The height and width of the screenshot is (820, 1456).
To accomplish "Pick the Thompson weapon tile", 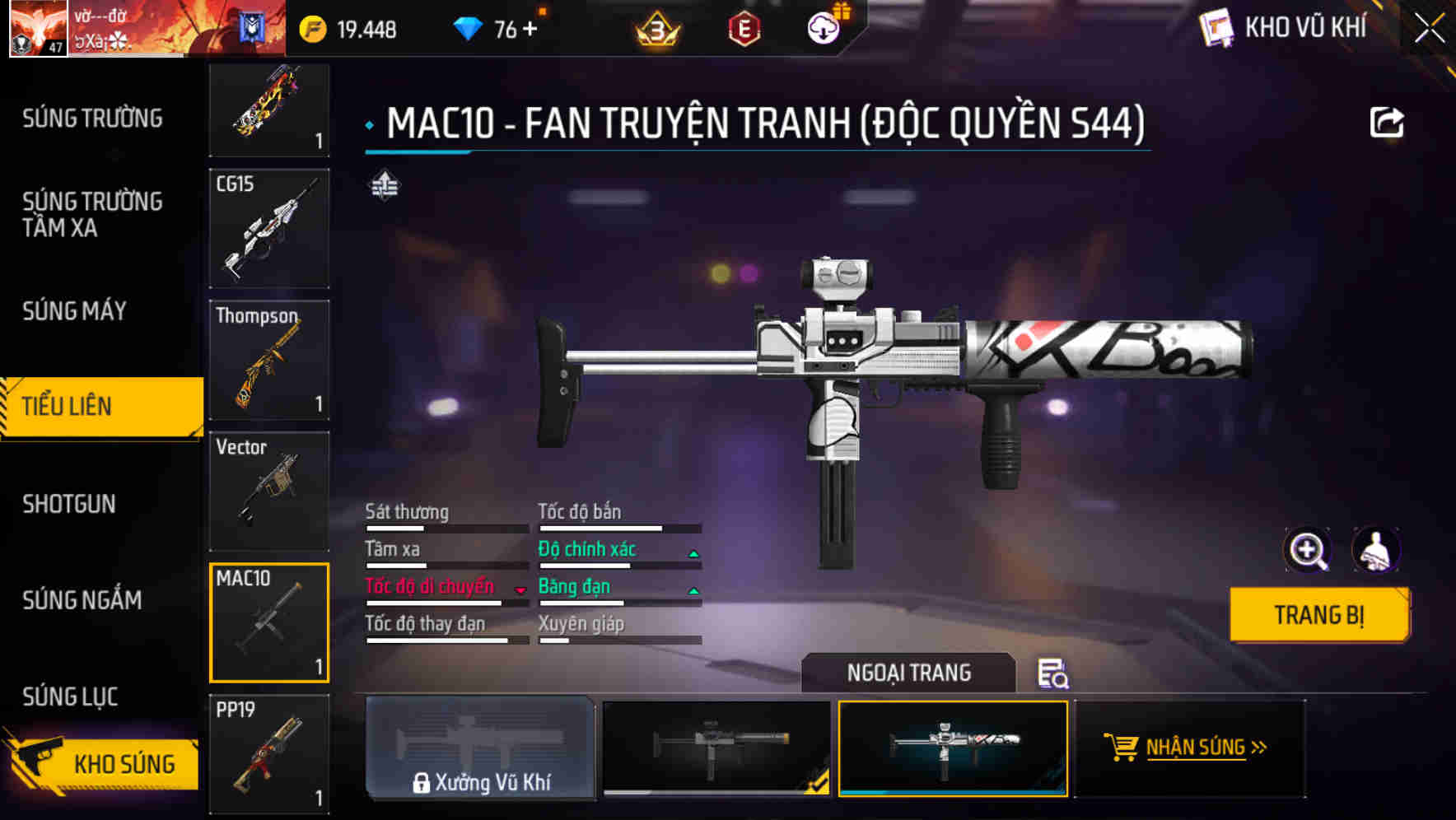I will coord(269,360).
